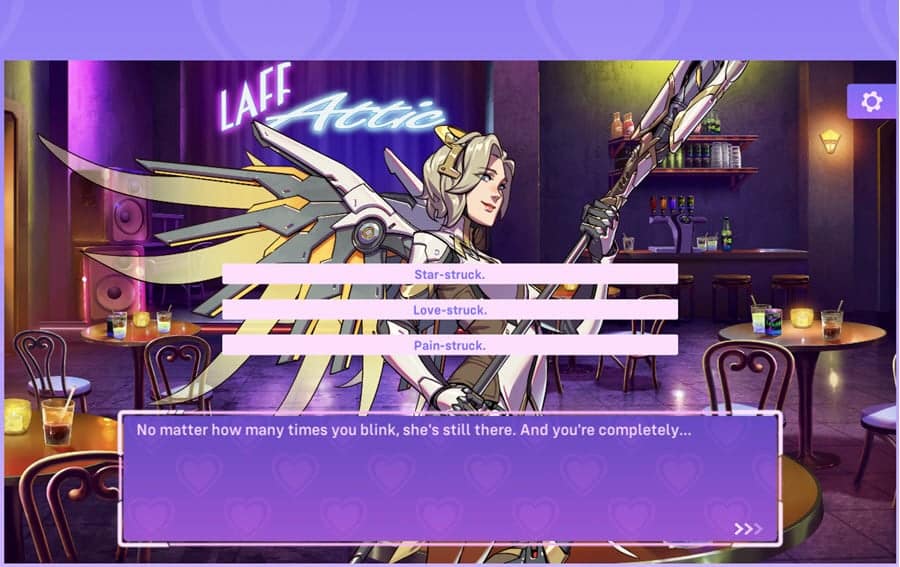
Task: Open settings with the gear icon
Action: click(871, 102)
